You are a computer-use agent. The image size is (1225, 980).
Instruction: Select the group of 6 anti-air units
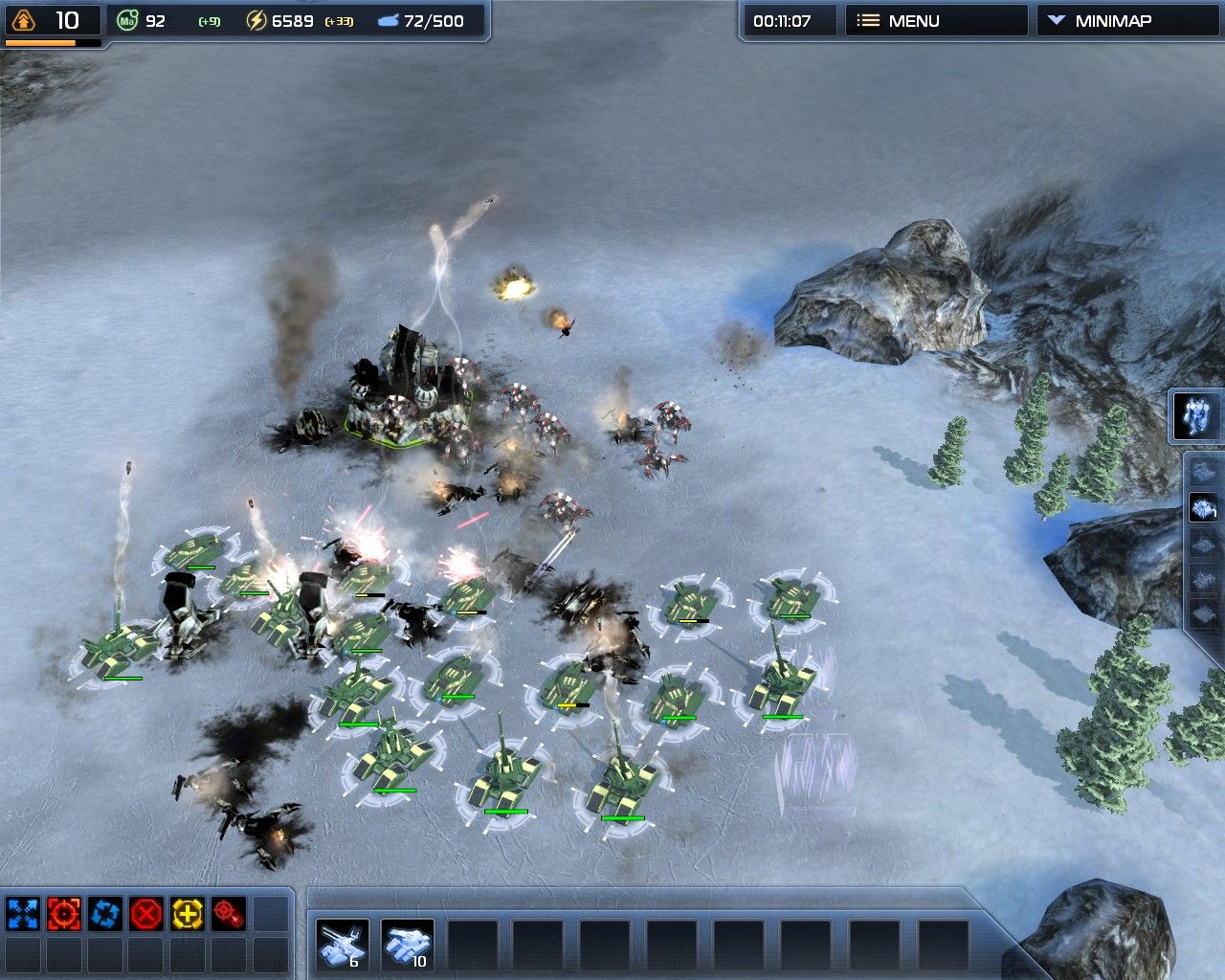pyautogui.click(x=343, y=944)
